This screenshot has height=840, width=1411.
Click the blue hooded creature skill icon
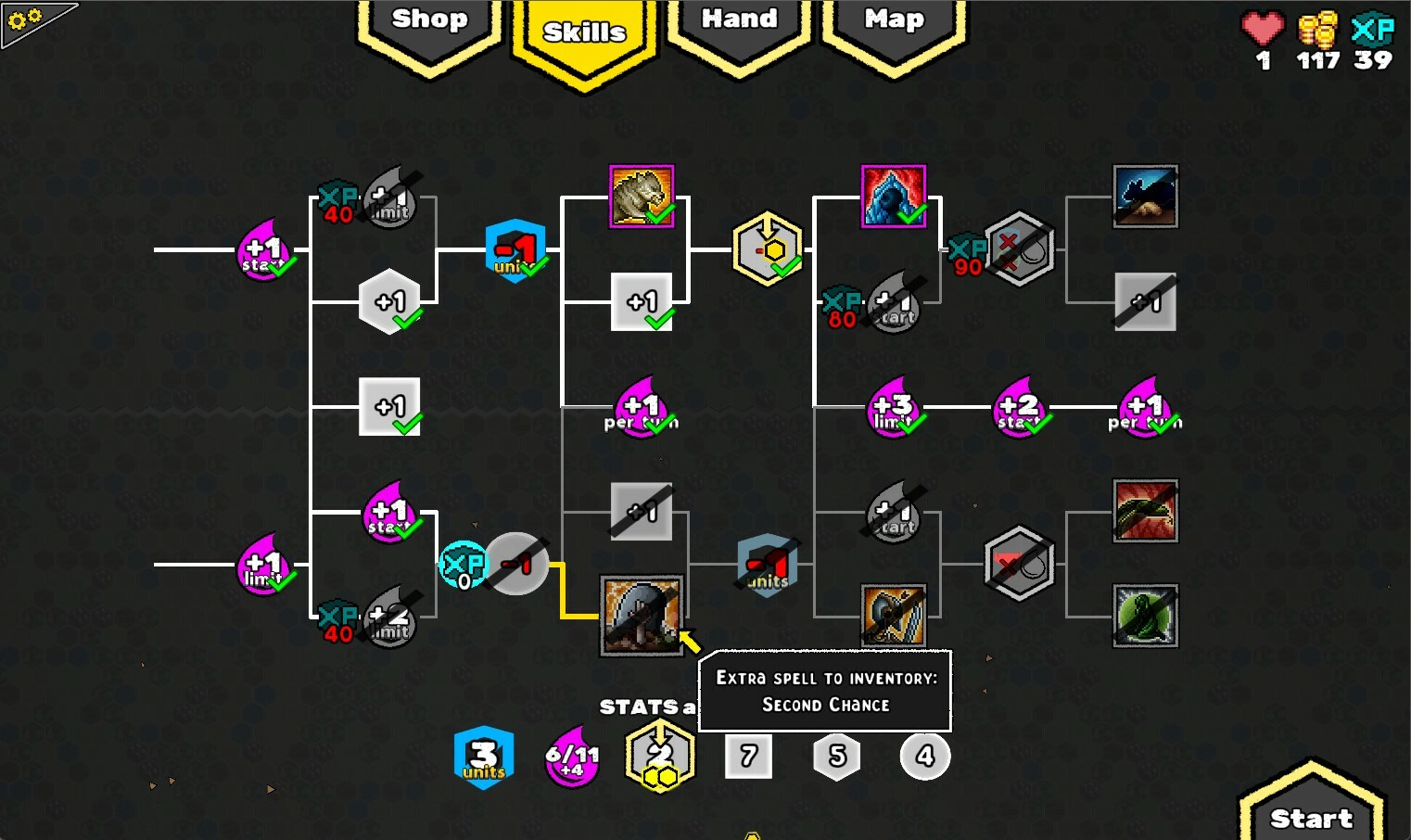click(x=893, y=195)
